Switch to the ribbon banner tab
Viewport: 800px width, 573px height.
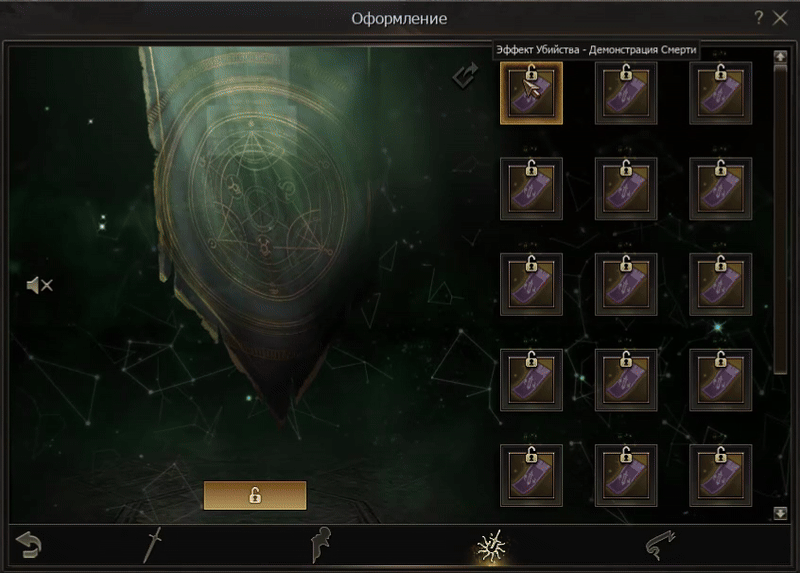coord(658,545)
